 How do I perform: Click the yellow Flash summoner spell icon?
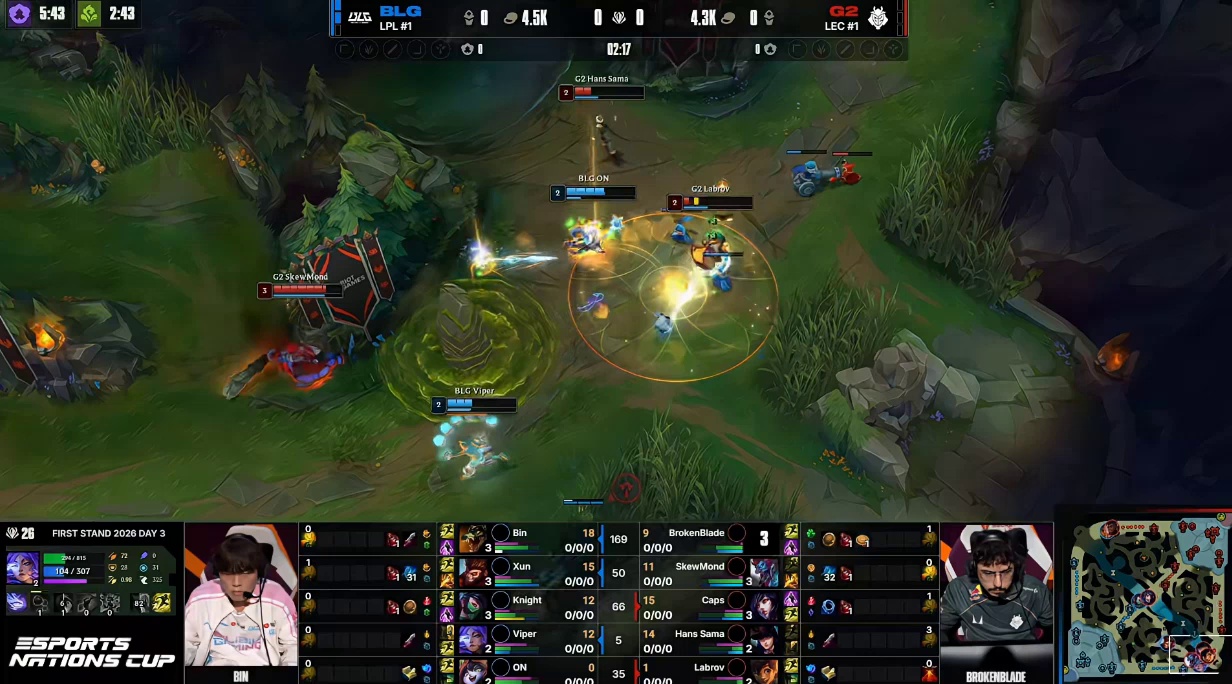pos(162,602)
